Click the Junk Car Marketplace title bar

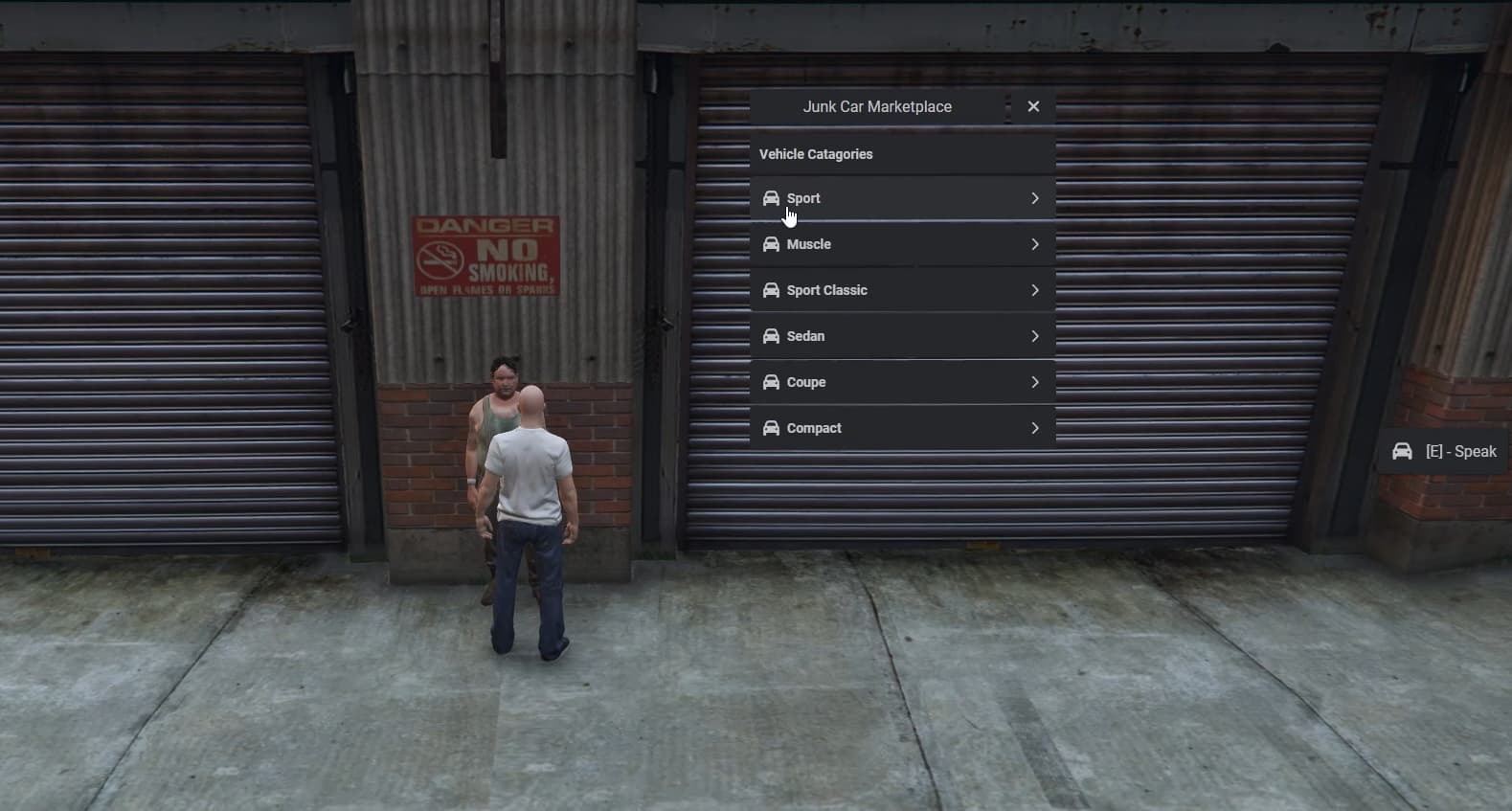(876, 106)
